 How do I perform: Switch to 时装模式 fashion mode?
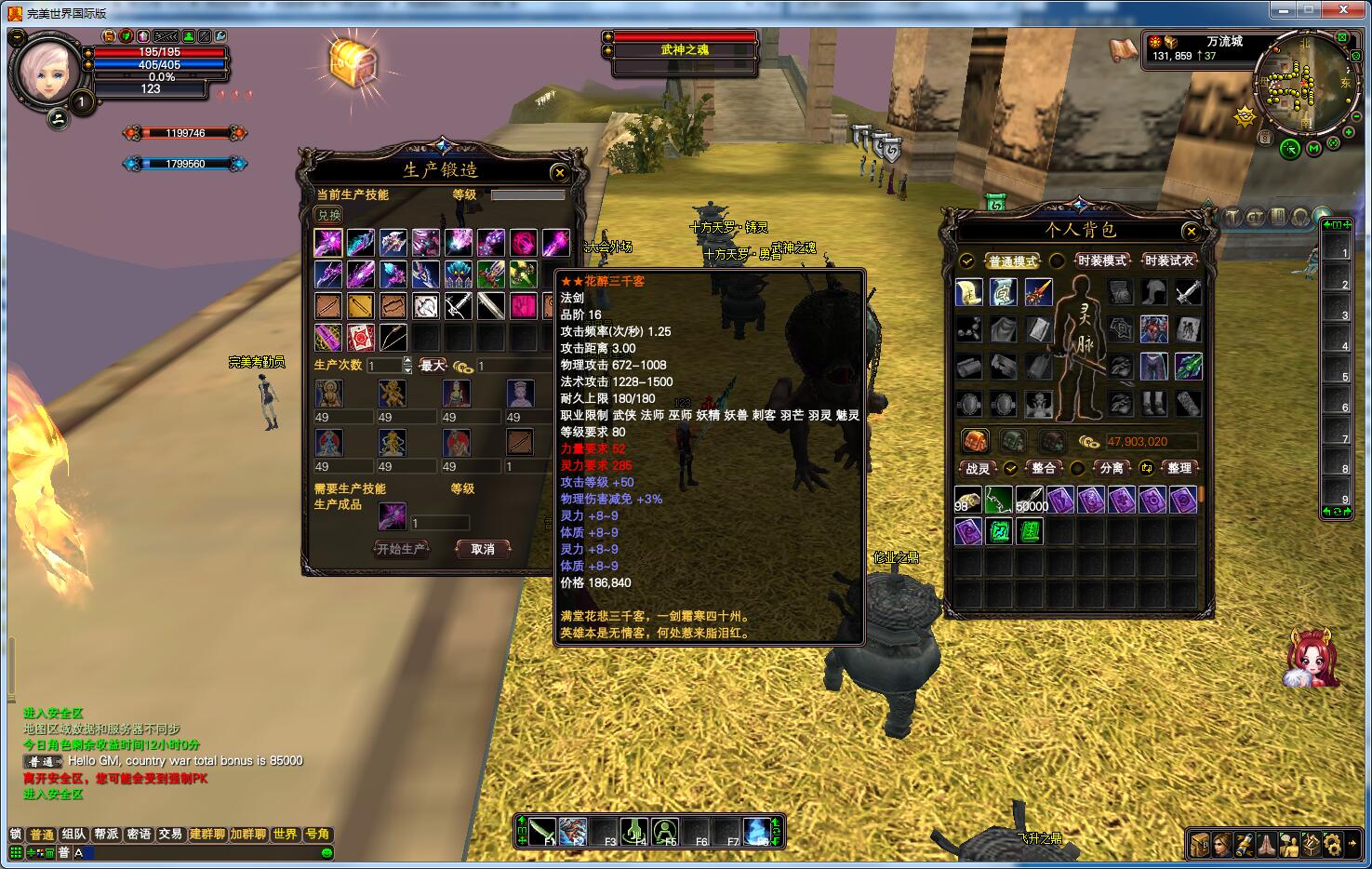(1101, 261)
